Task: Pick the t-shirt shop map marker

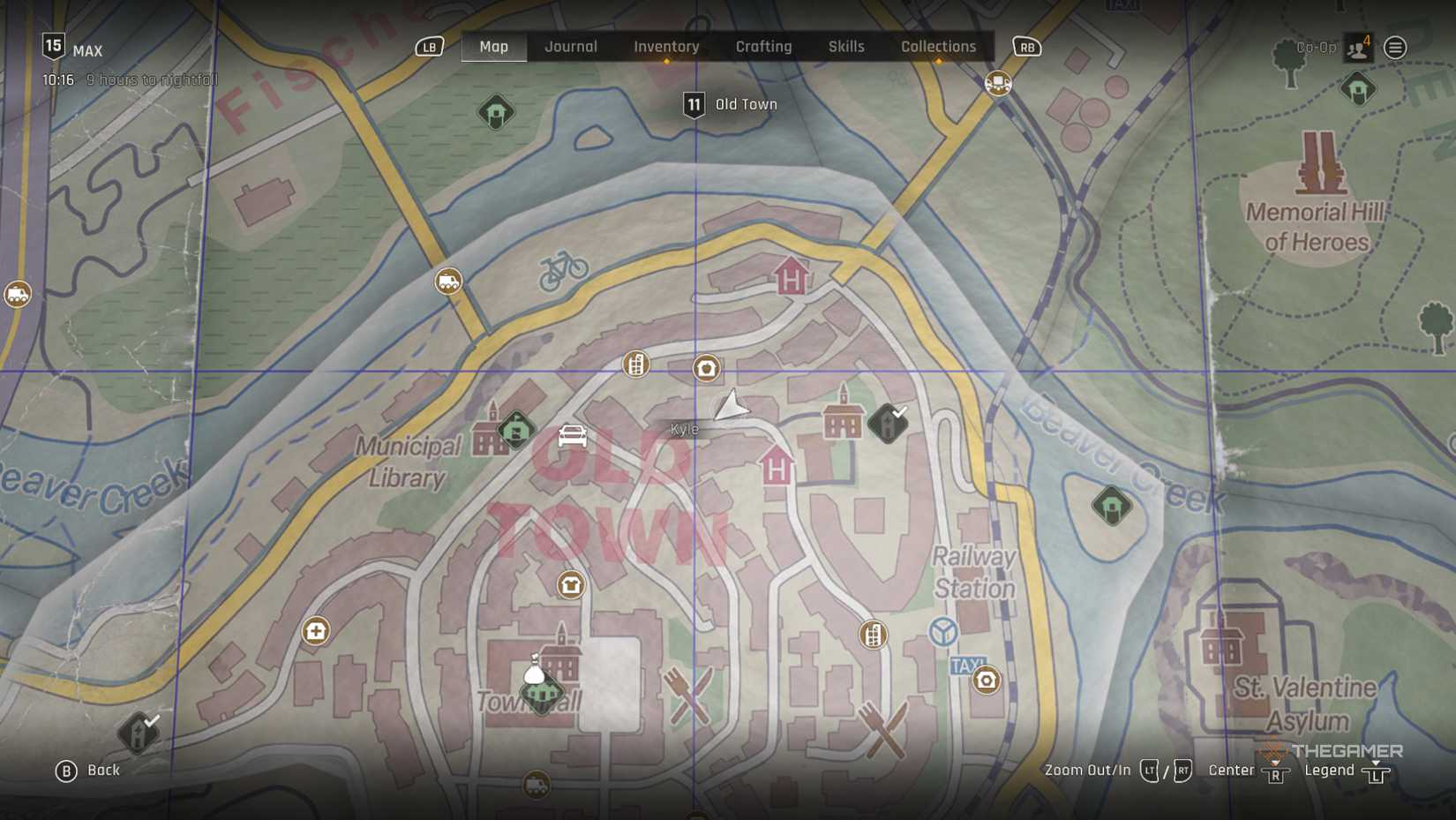Action: (x=570, y=585)
